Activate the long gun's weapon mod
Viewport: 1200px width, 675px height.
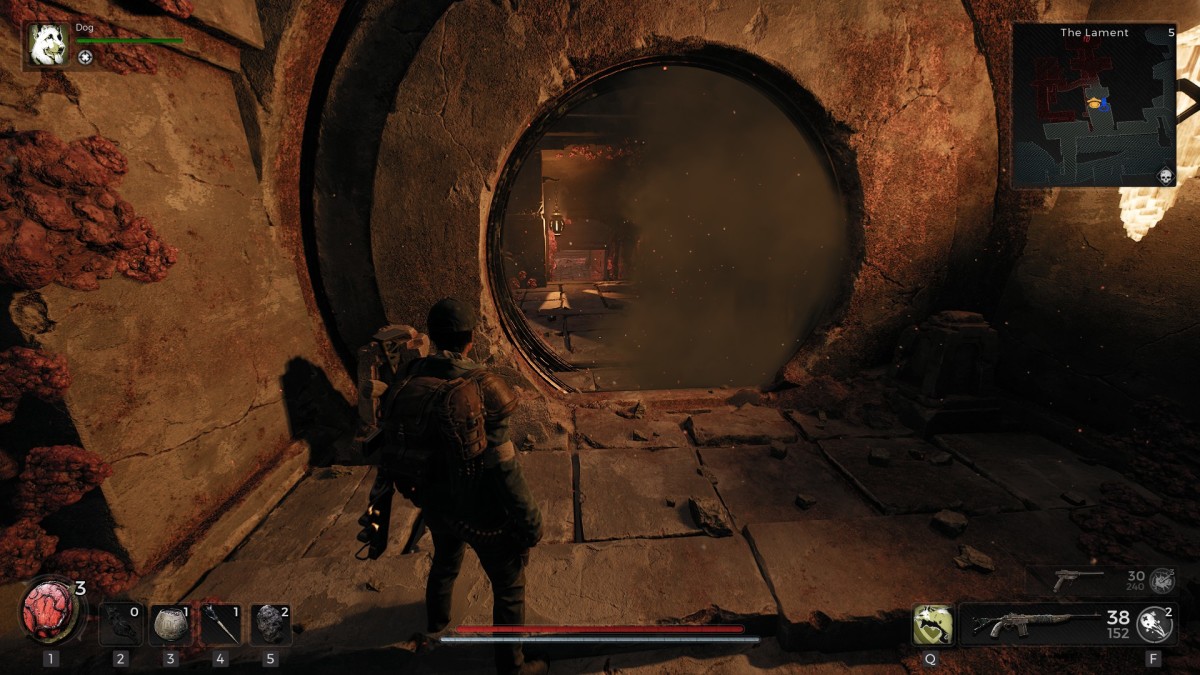pos(1156,624)
